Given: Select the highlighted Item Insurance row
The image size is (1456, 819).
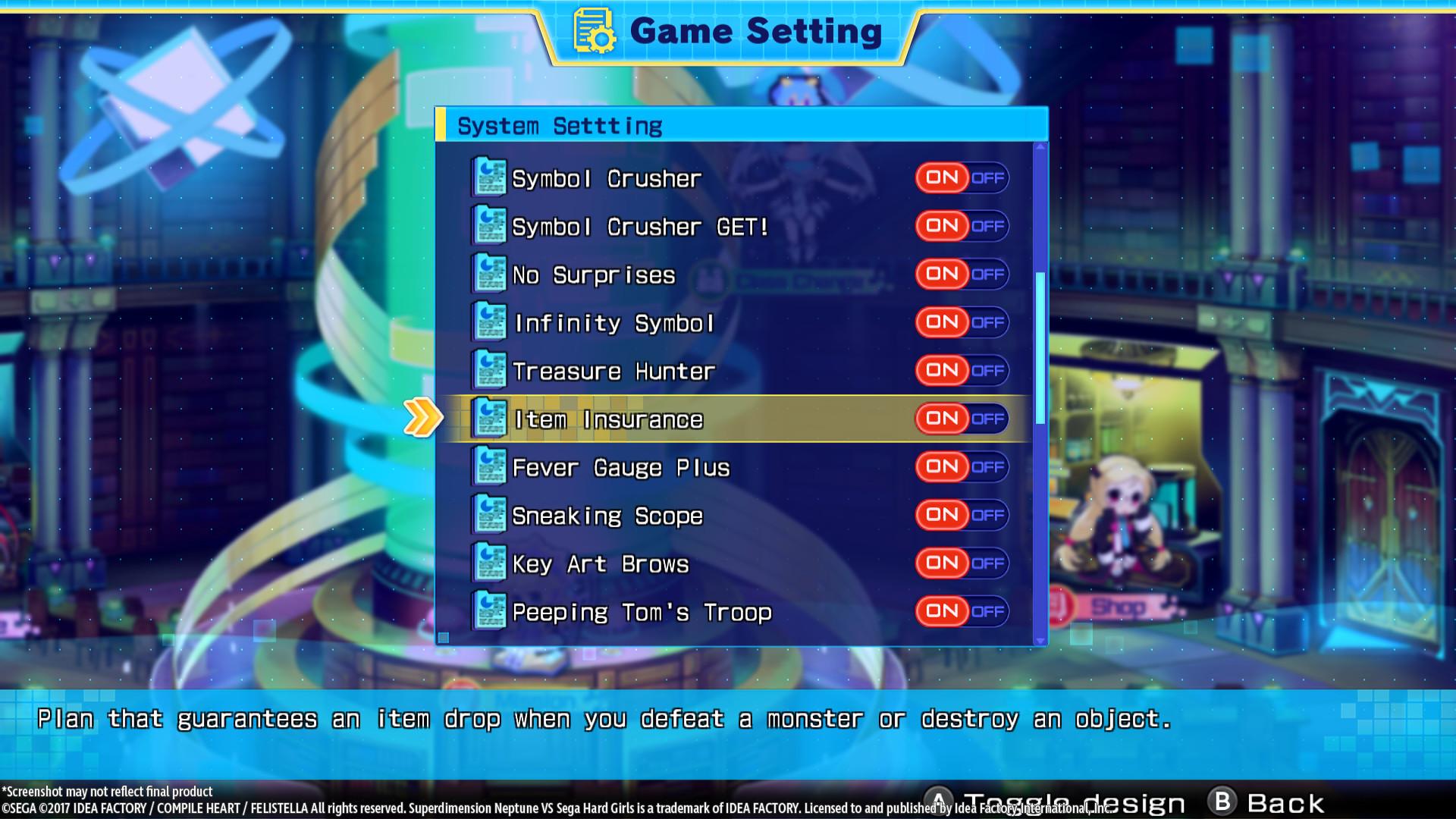Looking at the screenshot, I should [682, 419].
